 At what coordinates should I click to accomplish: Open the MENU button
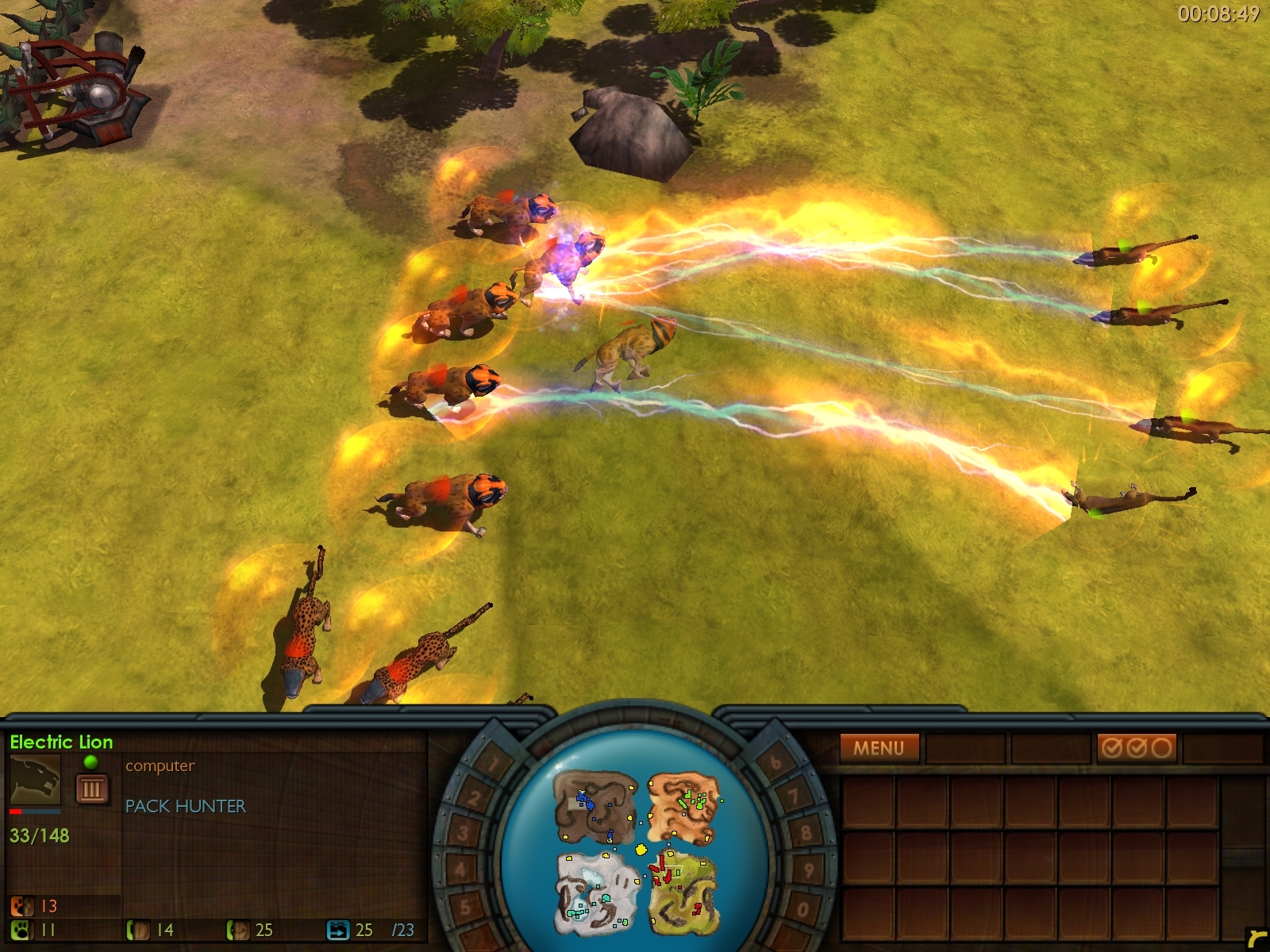(x=879, y=748)
